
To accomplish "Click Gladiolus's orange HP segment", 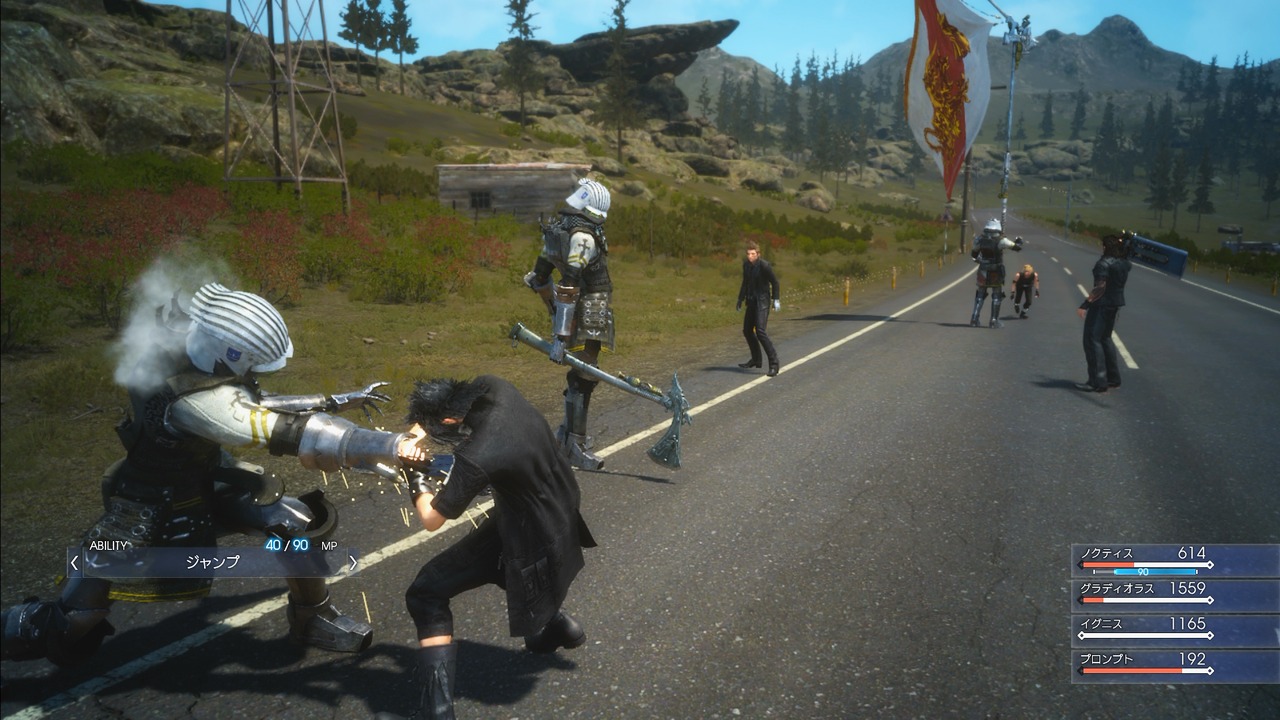I will [x=1094, y=600].
